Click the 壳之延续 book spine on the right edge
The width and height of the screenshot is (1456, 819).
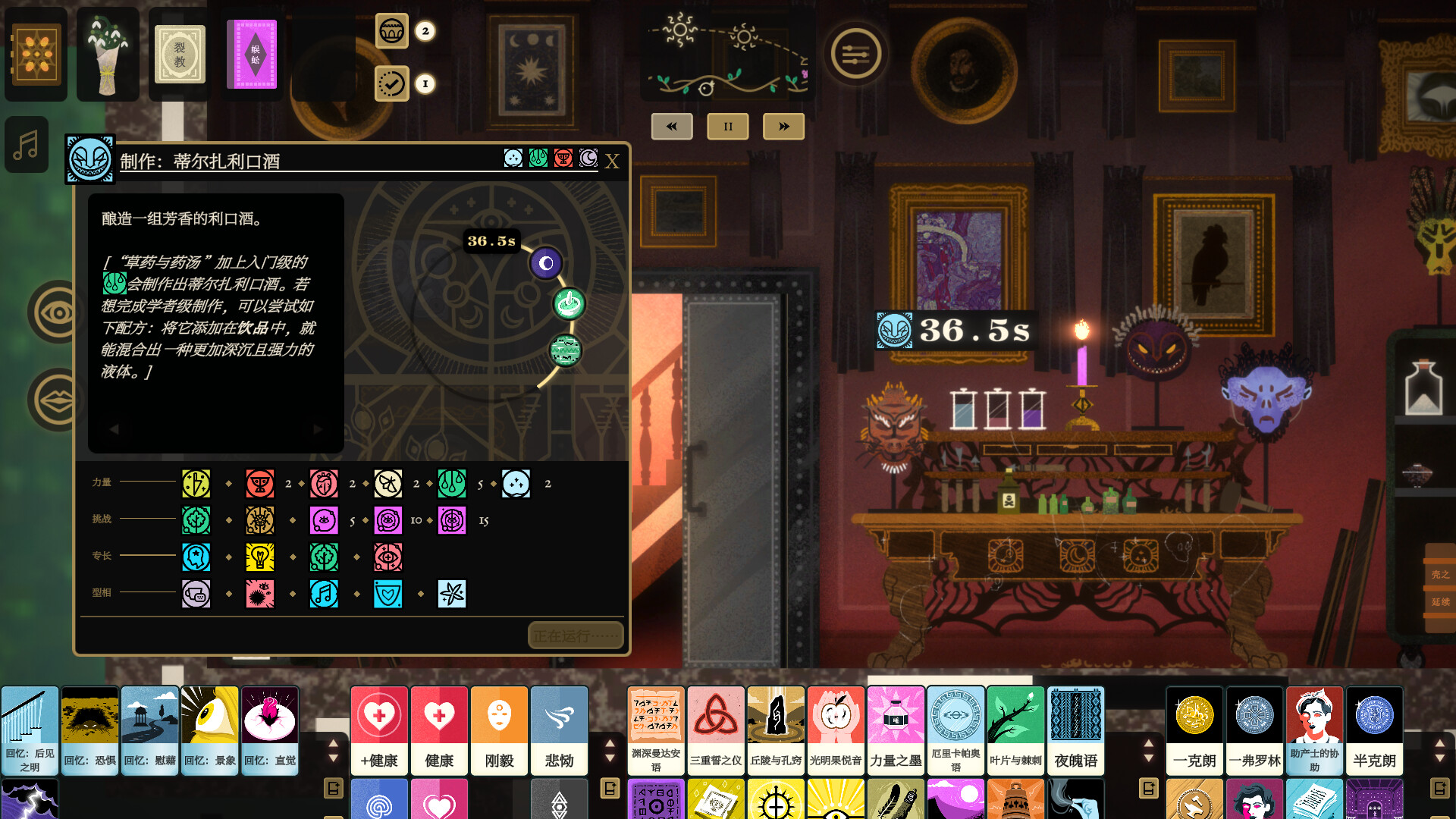click(1442, 588)
